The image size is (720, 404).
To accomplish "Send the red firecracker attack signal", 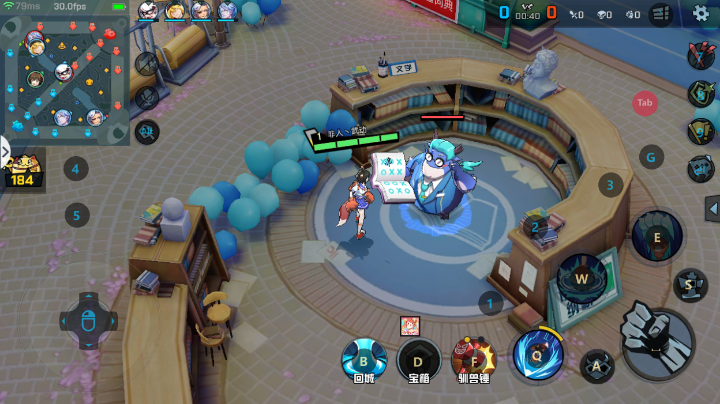I will click(x=700, y=55).
